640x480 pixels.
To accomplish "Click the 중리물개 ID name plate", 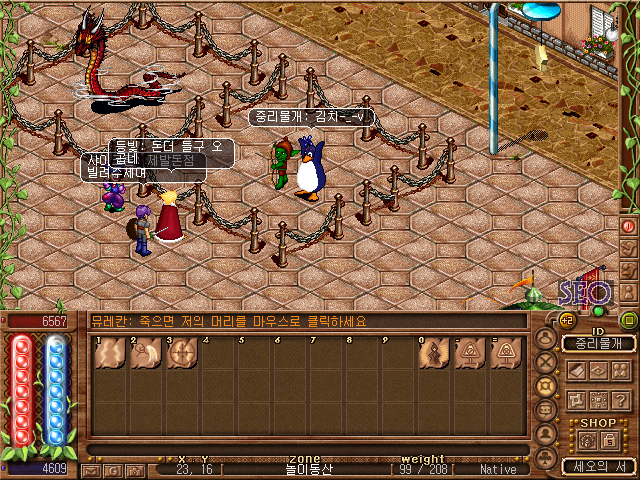I will [598, 343].
